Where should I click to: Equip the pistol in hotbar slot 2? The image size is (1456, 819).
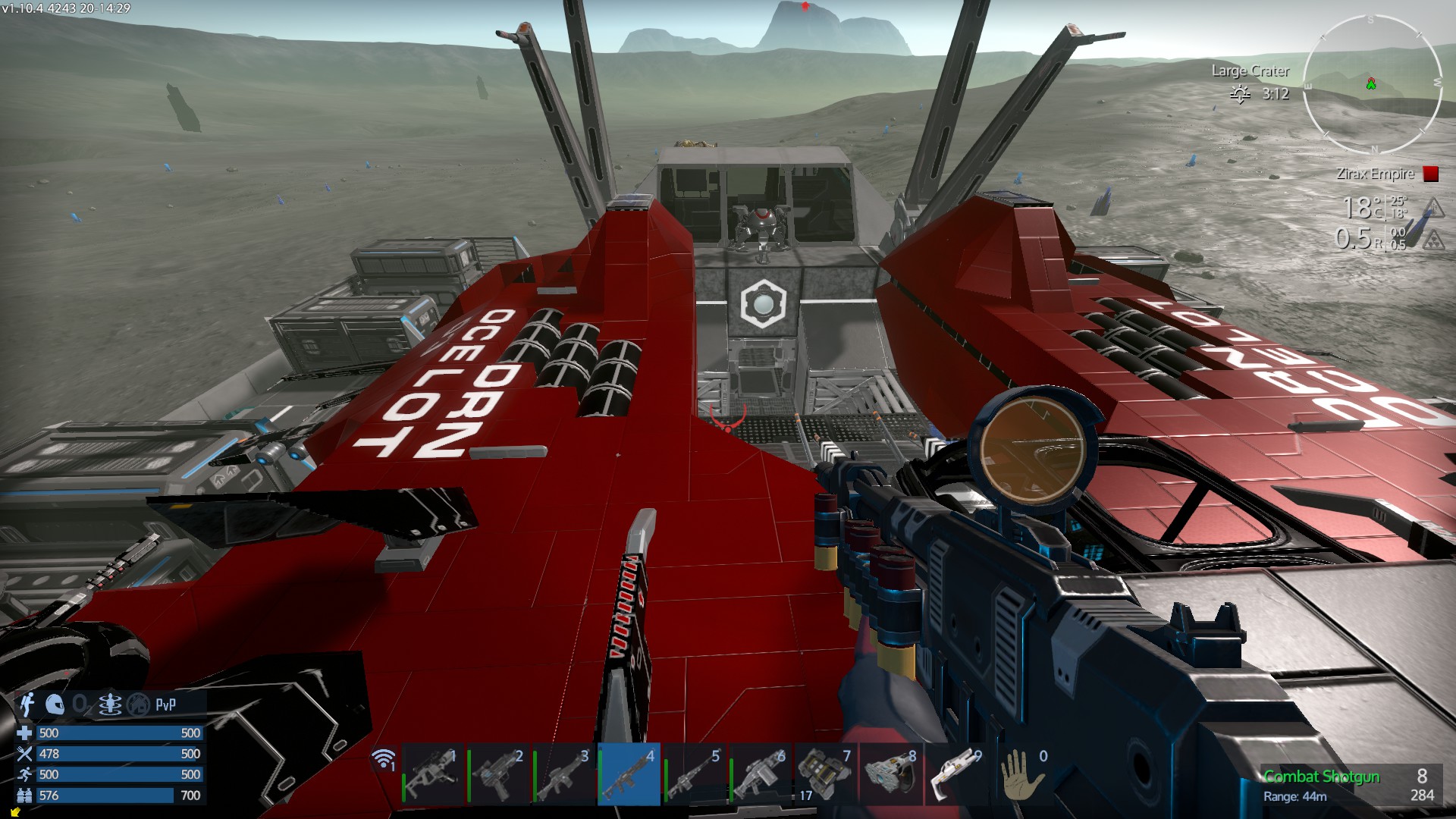coord(498,774)
